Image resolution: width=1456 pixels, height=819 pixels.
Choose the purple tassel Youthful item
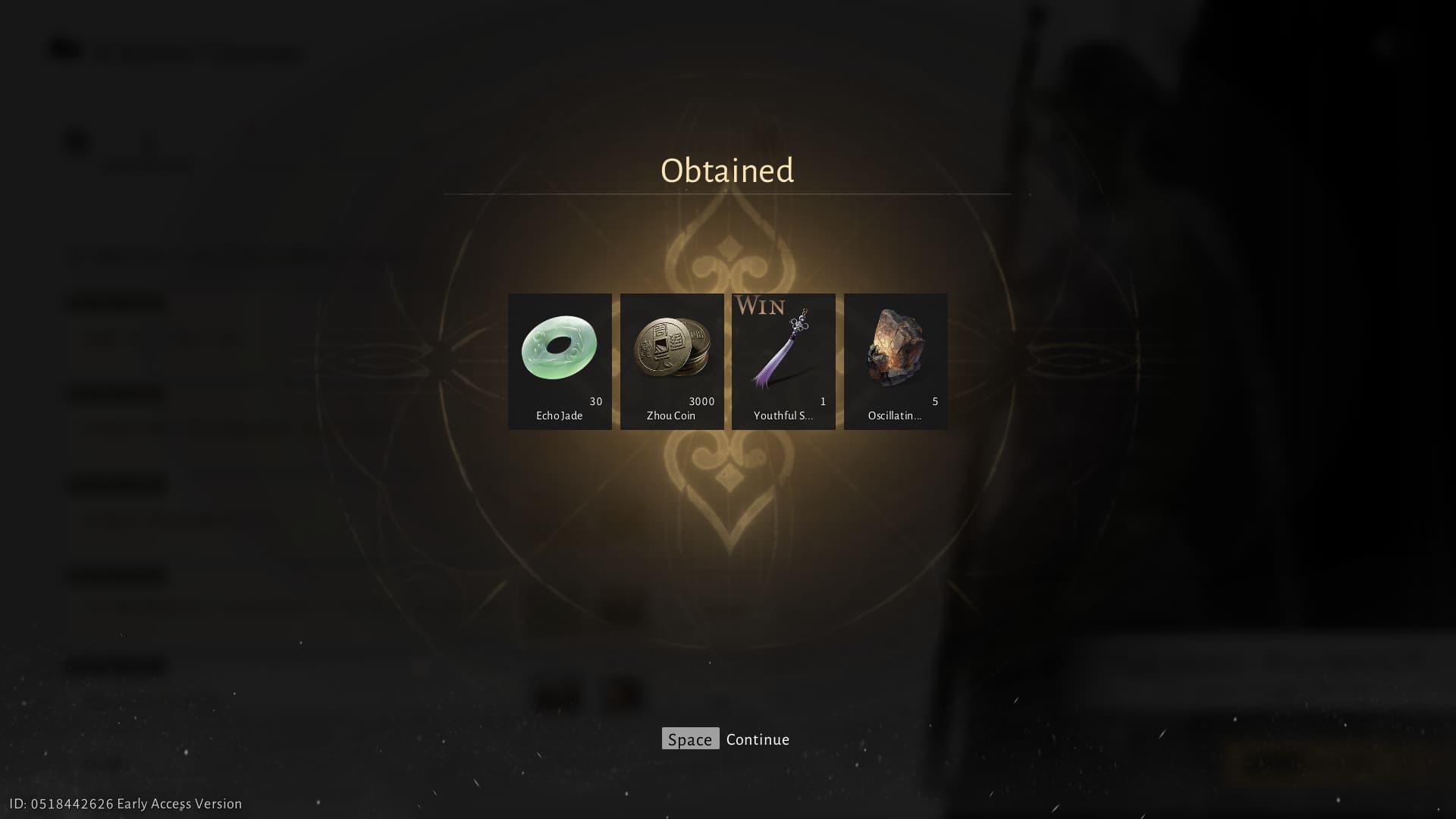tap(783, 361)
